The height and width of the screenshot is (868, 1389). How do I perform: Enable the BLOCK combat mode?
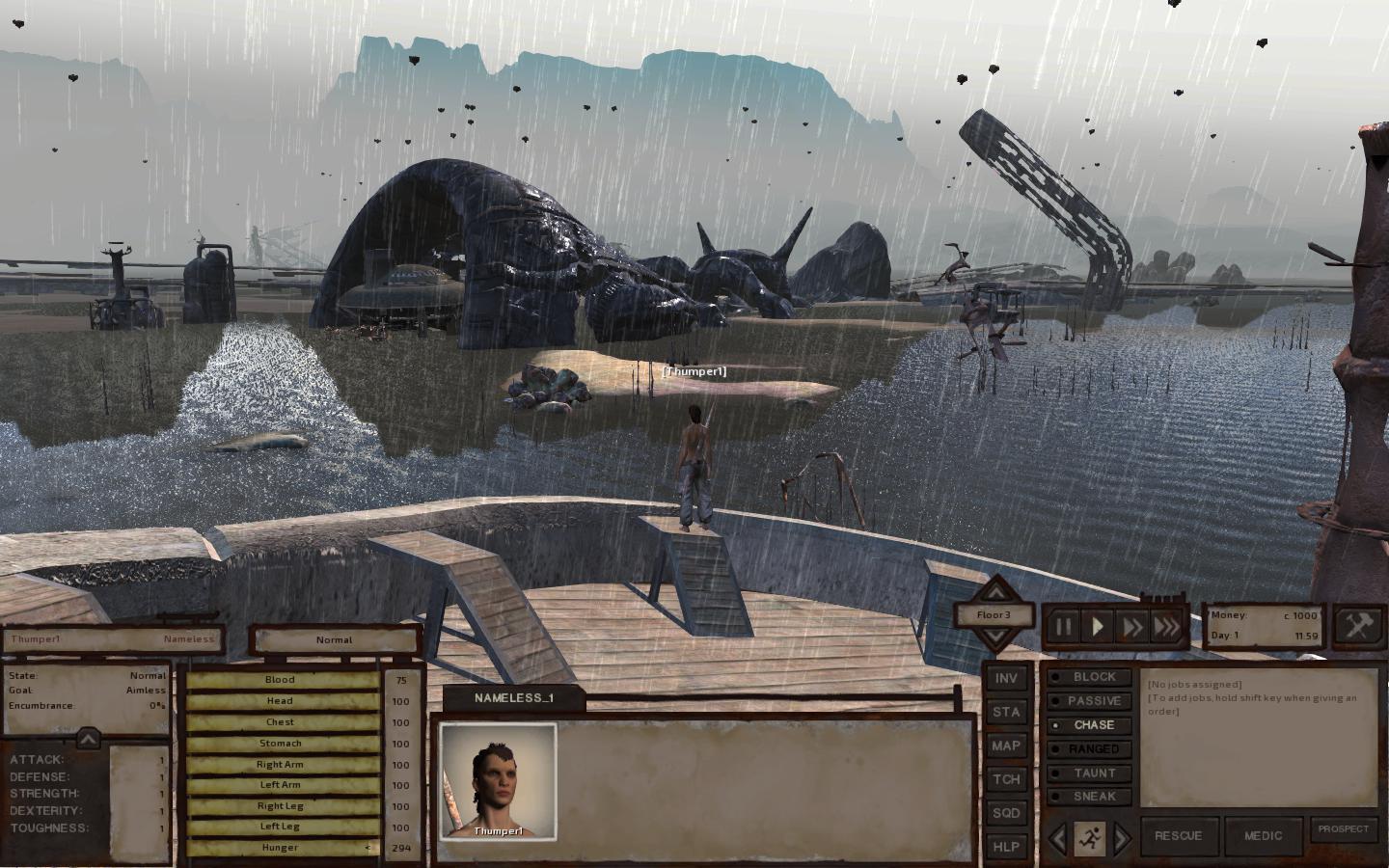click(x=1090, y=676)
